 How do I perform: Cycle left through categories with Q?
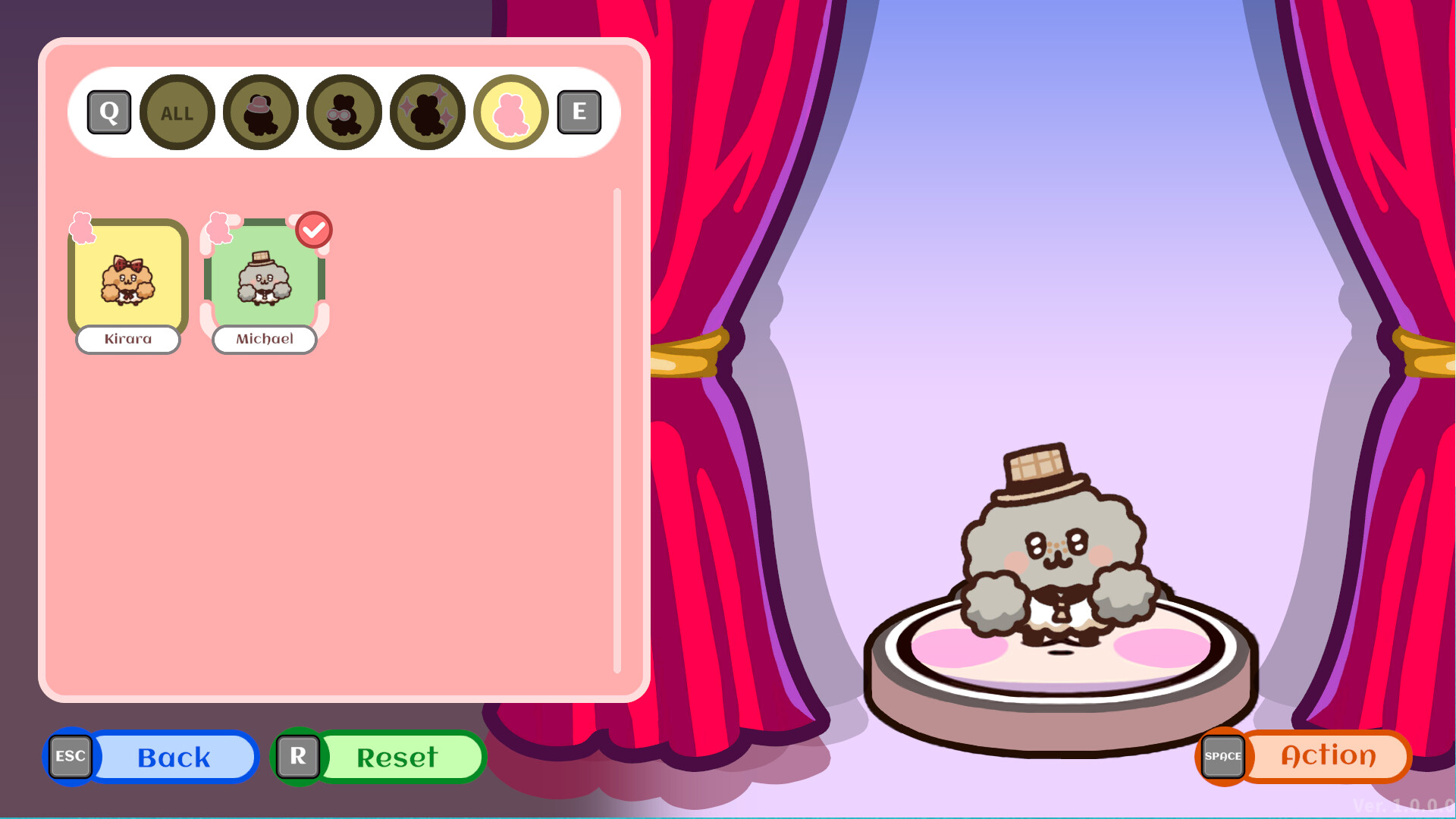[108, 111]
